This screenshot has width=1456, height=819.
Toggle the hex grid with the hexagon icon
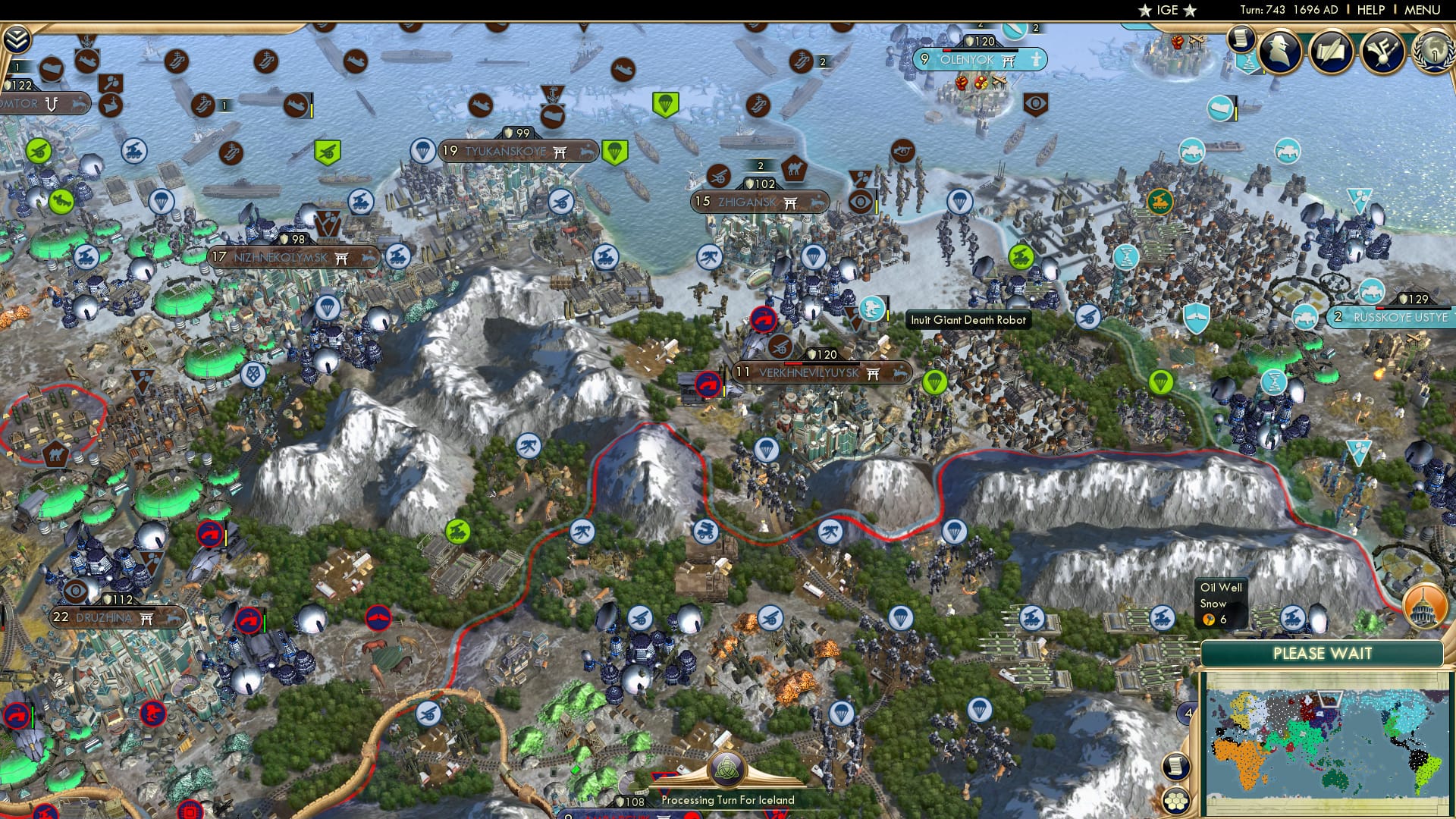pyautogui.click(x=1176, y=802)
